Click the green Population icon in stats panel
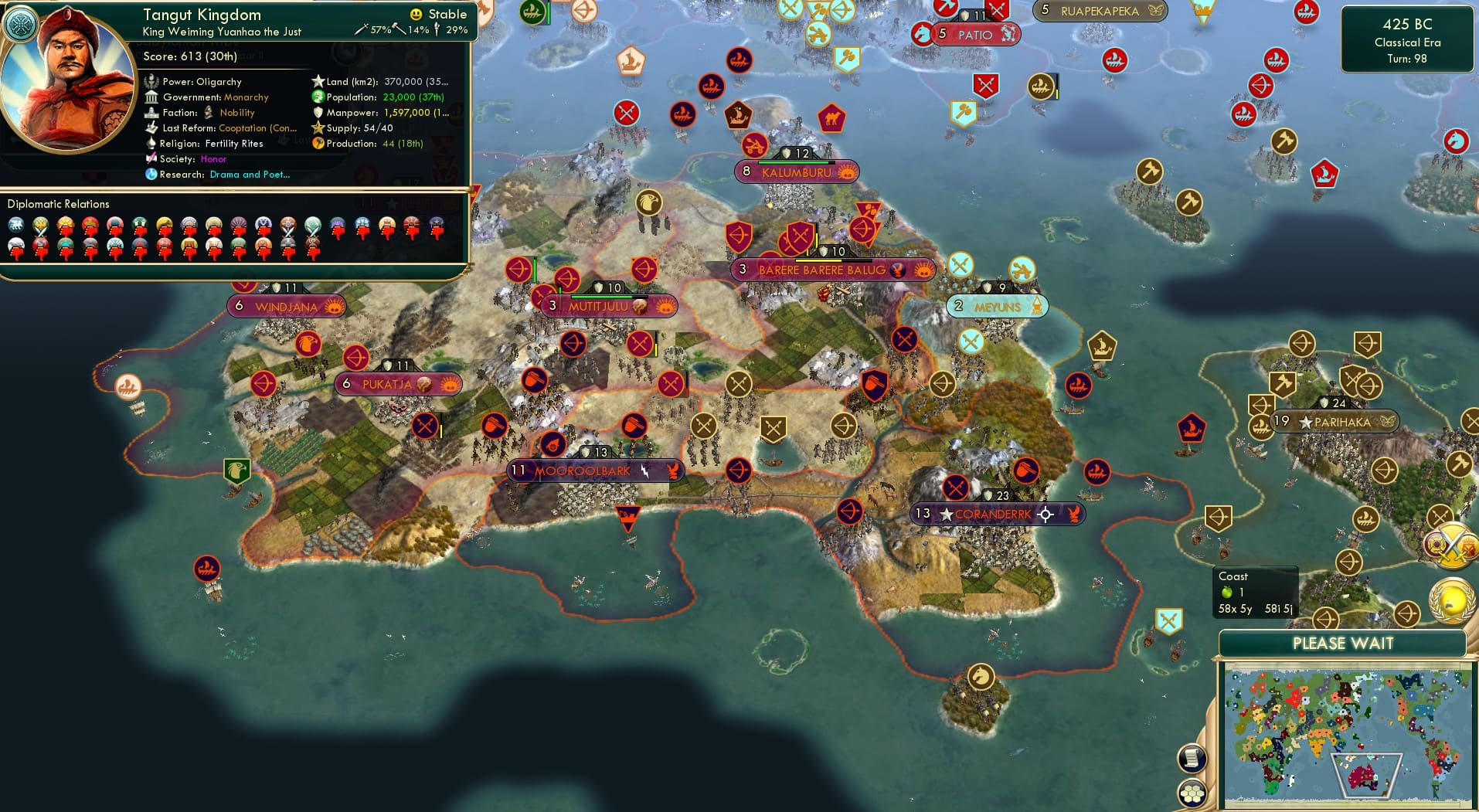 coord(318,97)
